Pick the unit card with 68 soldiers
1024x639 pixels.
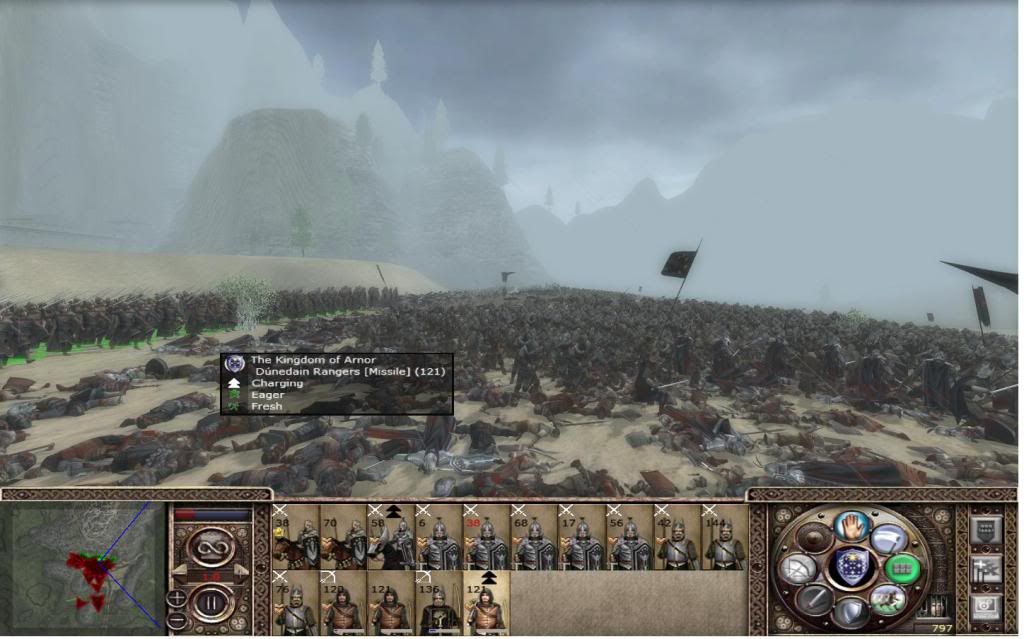tap(534, 538)
